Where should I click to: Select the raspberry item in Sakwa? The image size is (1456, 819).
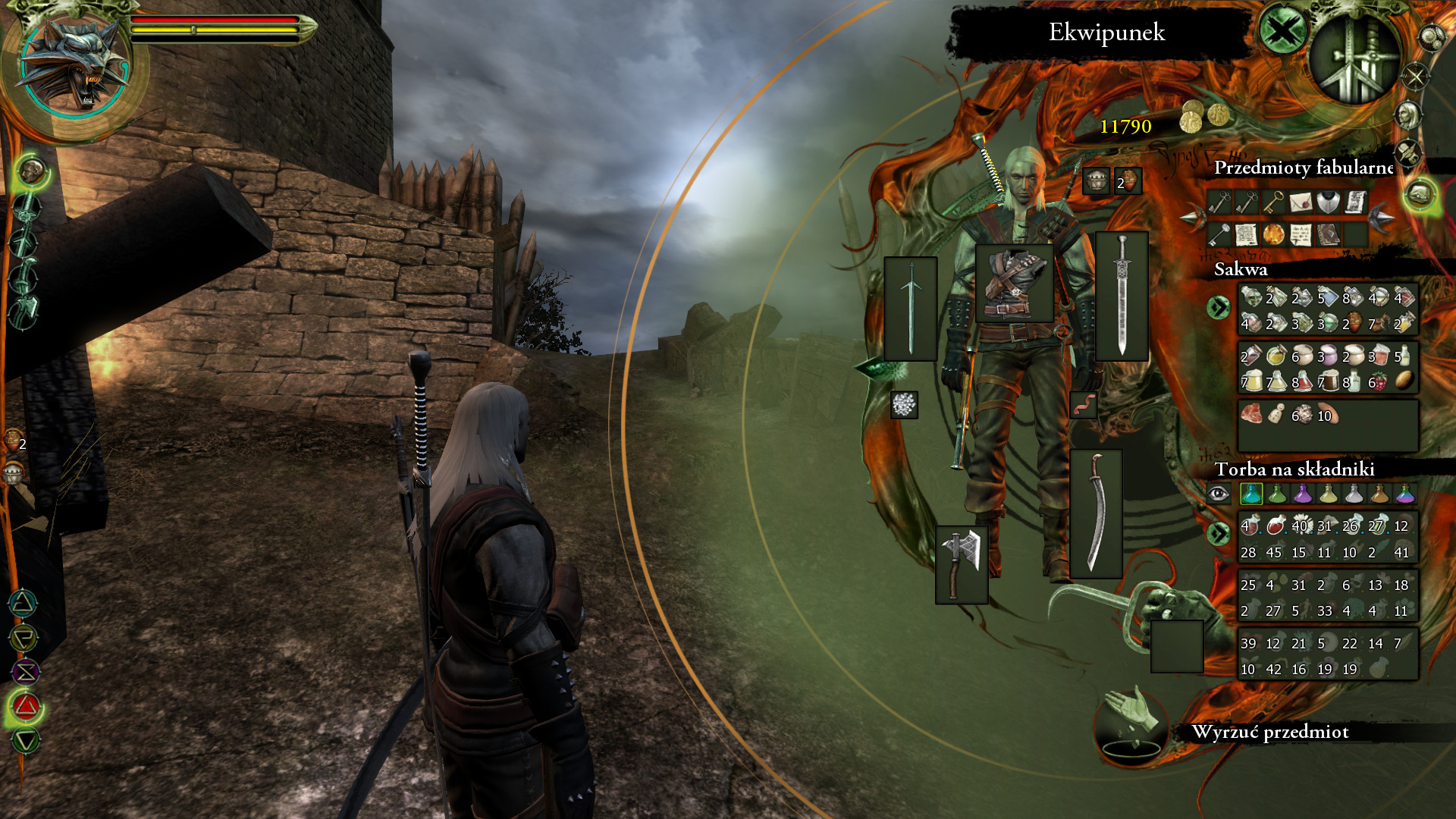[x=1379, y=382]
